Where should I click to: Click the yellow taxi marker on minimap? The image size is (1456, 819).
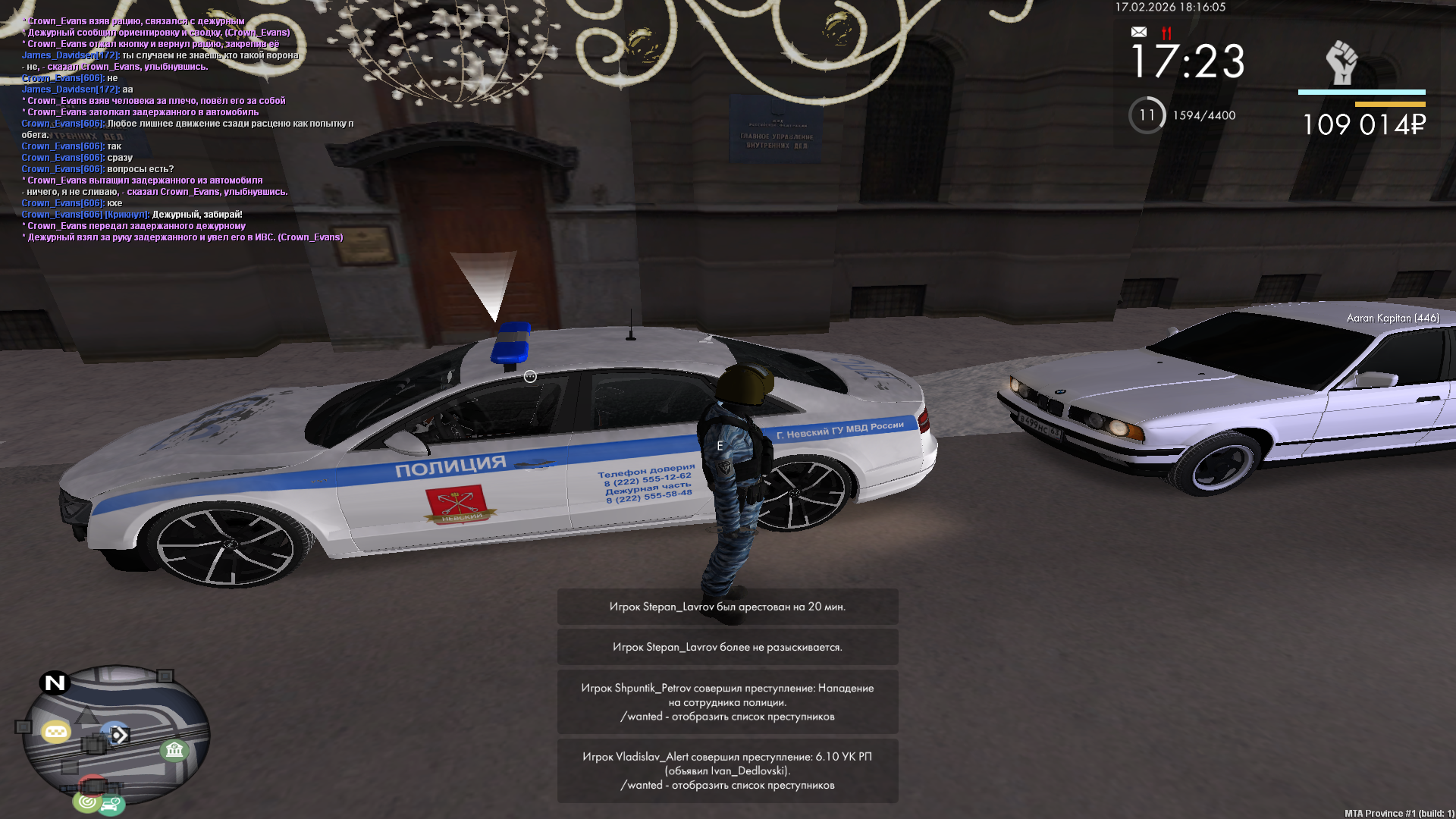pyautogui.click(x=55, y=732)
